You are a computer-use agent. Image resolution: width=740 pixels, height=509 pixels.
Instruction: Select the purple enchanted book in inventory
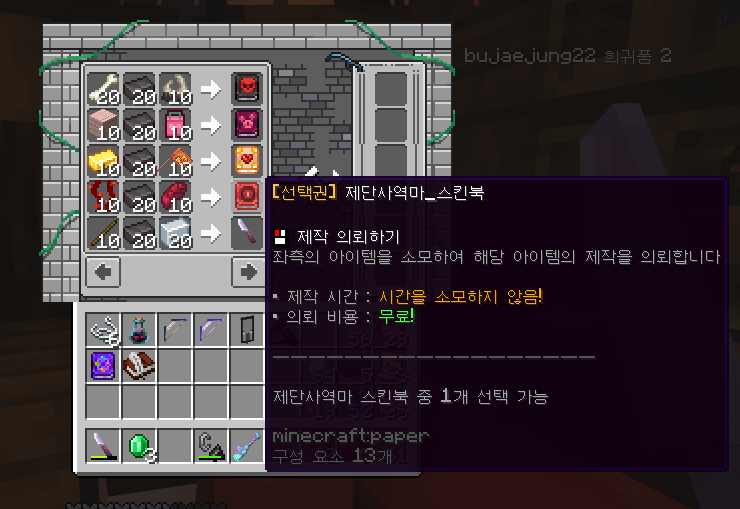(103, 365)
